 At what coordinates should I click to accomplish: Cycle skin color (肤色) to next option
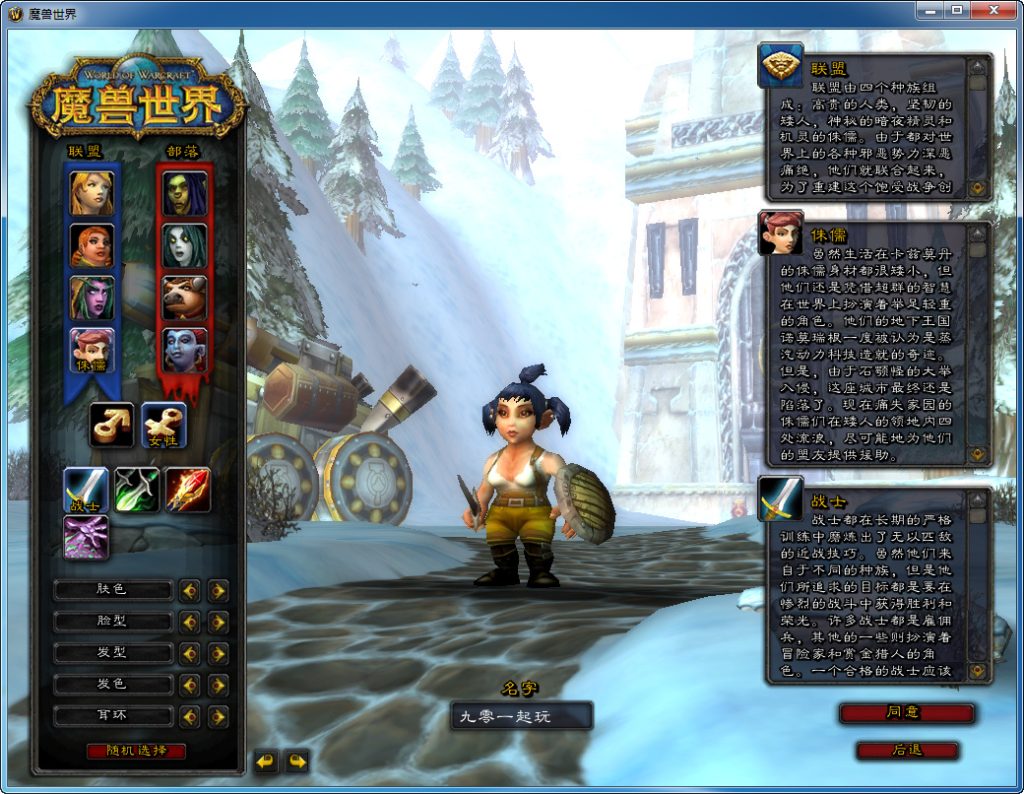218,591
